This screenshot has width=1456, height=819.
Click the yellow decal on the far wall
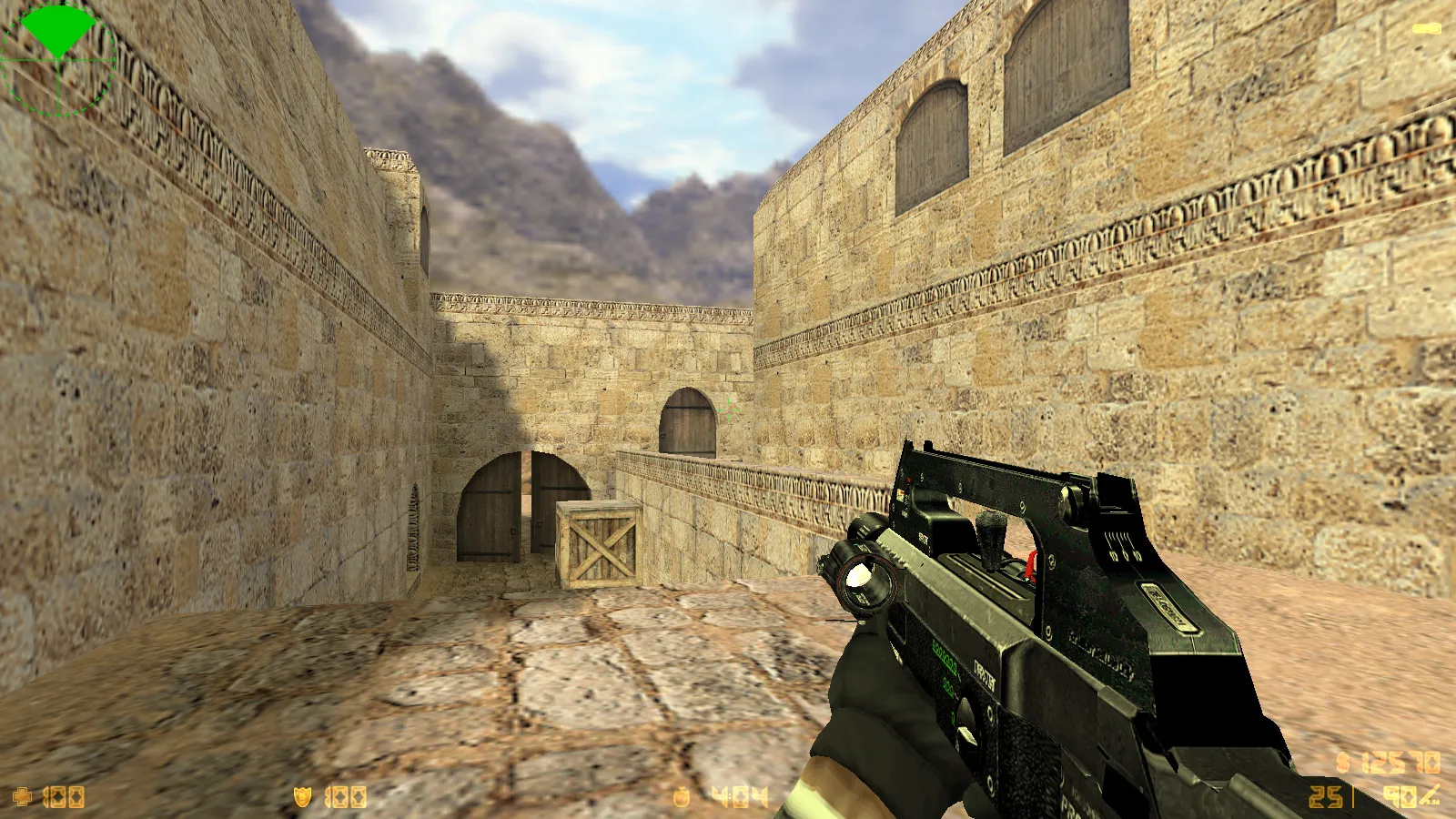(1425, 27)
